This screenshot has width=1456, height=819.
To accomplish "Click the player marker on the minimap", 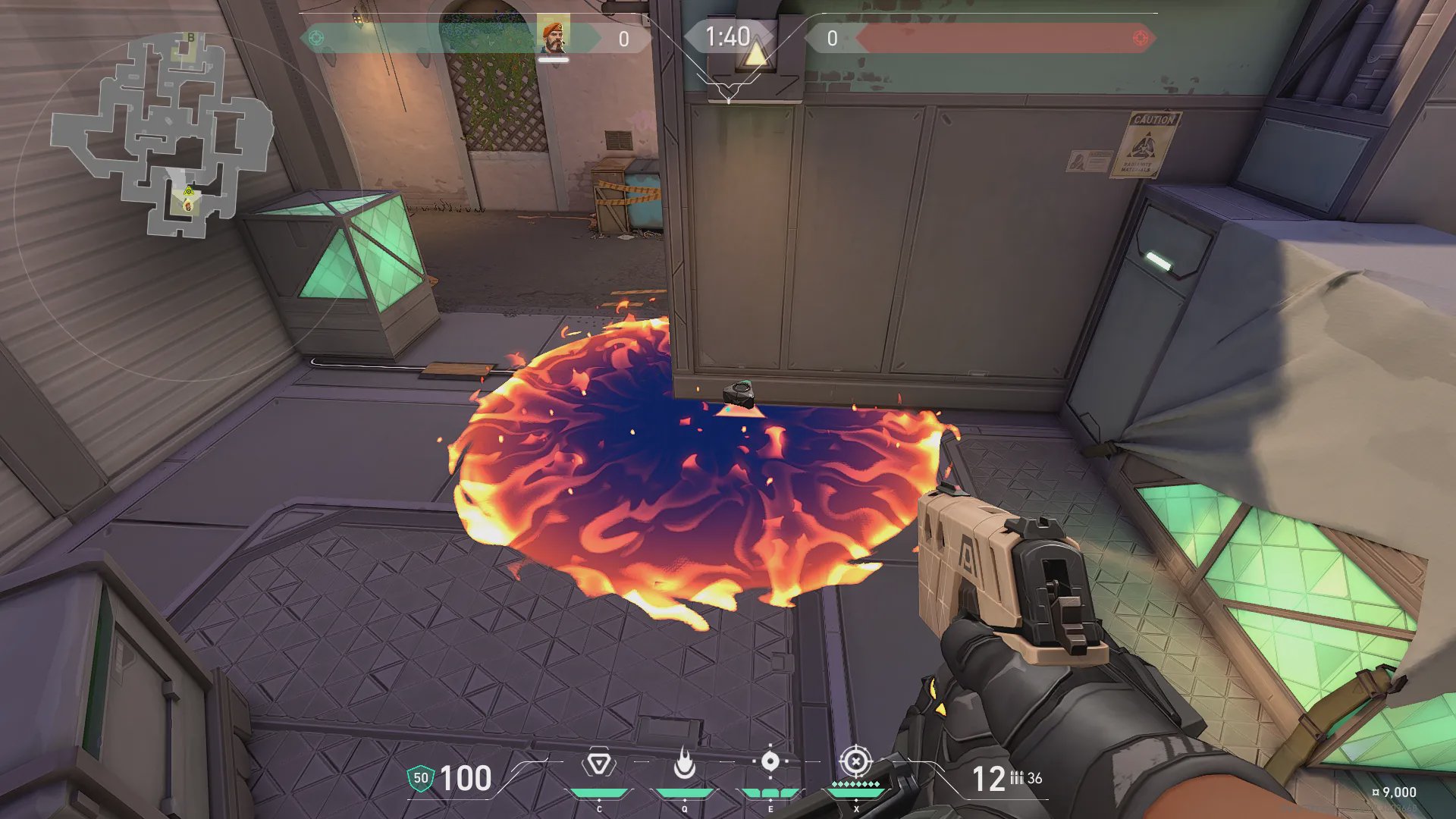I will [x=187, y=206].
